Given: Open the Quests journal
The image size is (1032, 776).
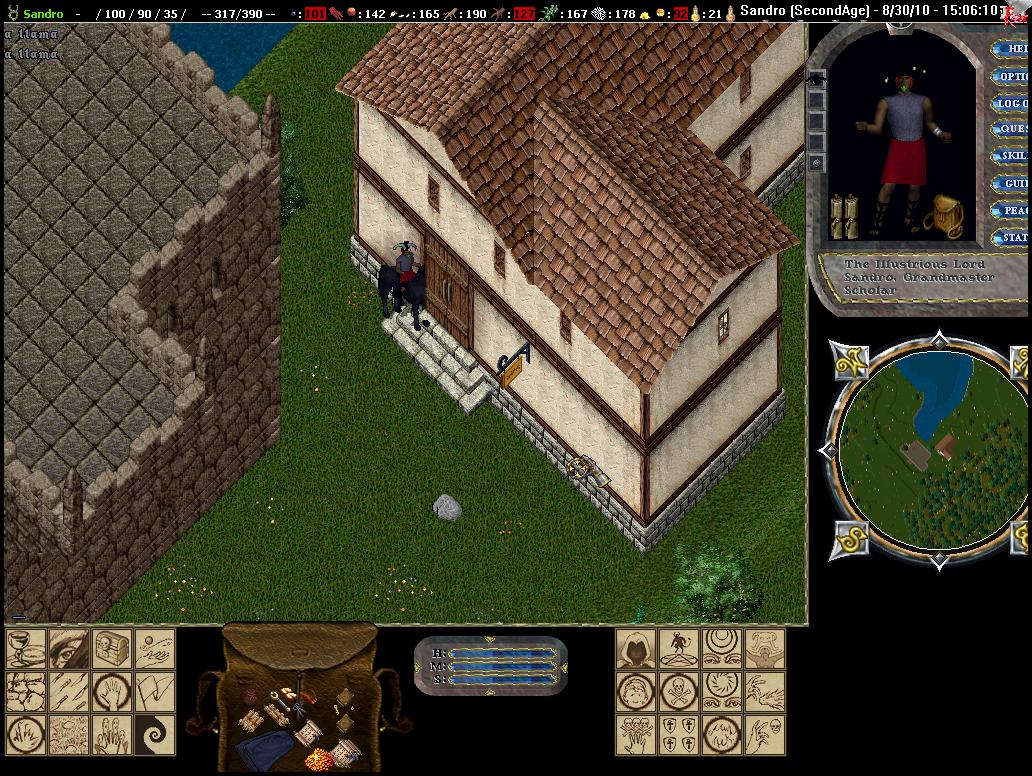Looking at the screenshot, I should 1012,129.
